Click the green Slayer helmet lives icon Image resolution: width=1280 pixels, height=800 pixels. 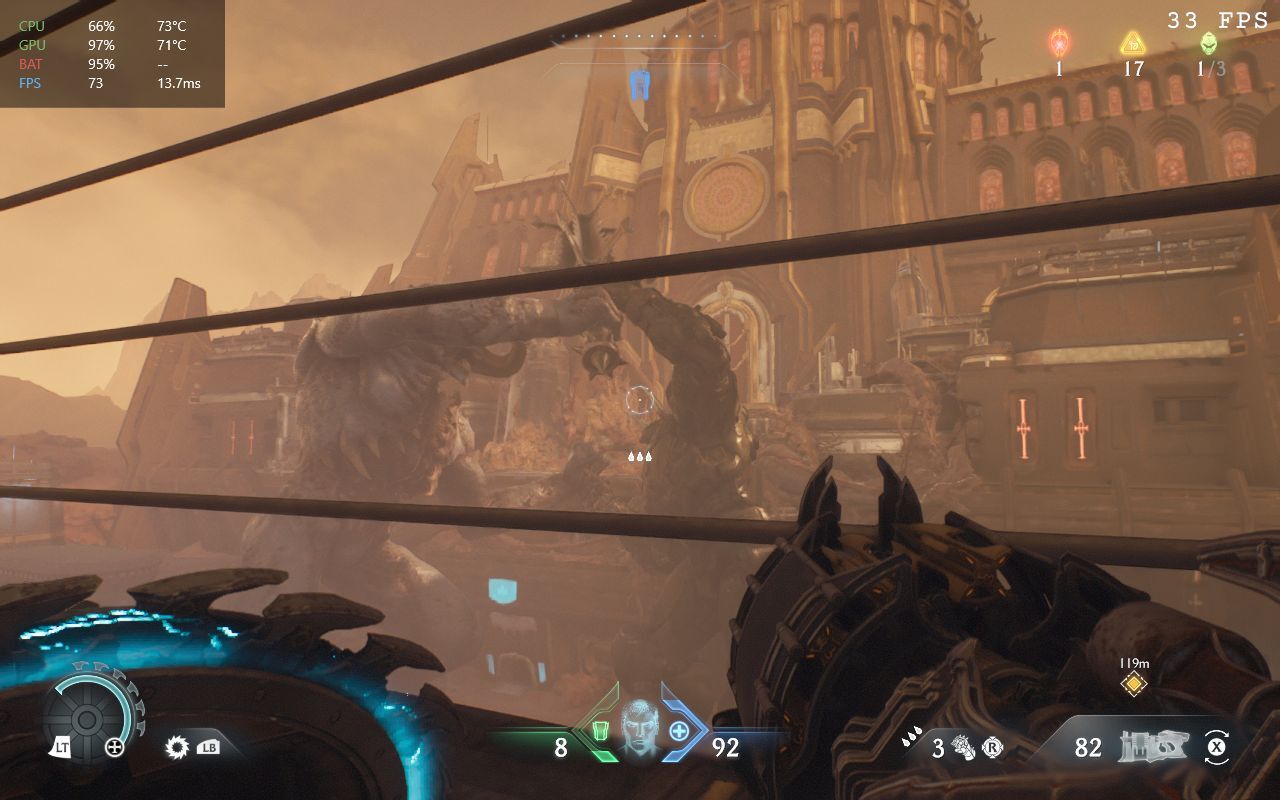pos(1209,43)
